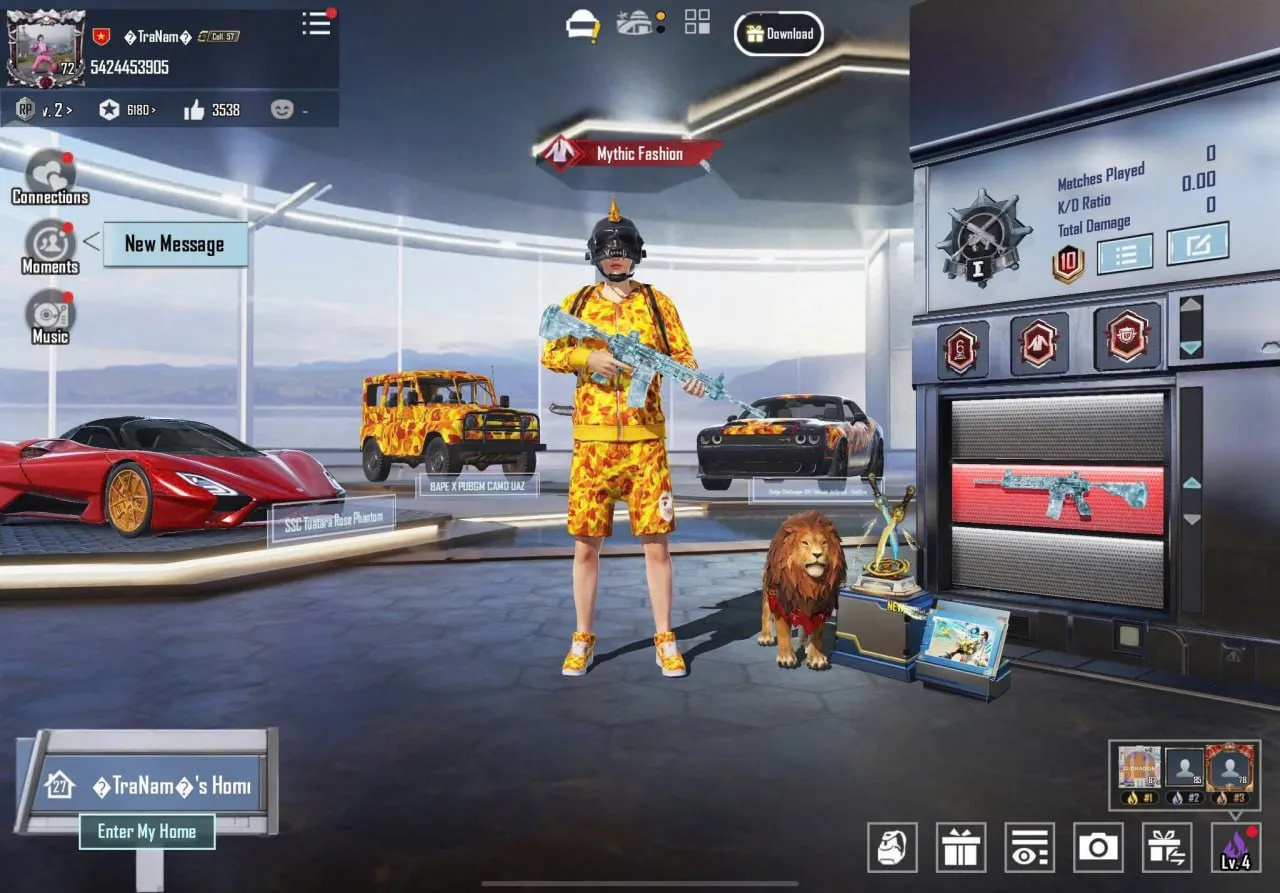Screen dimensions: 1280x893
Task: Open the backpack inventory icon
Action: point(892,848)
